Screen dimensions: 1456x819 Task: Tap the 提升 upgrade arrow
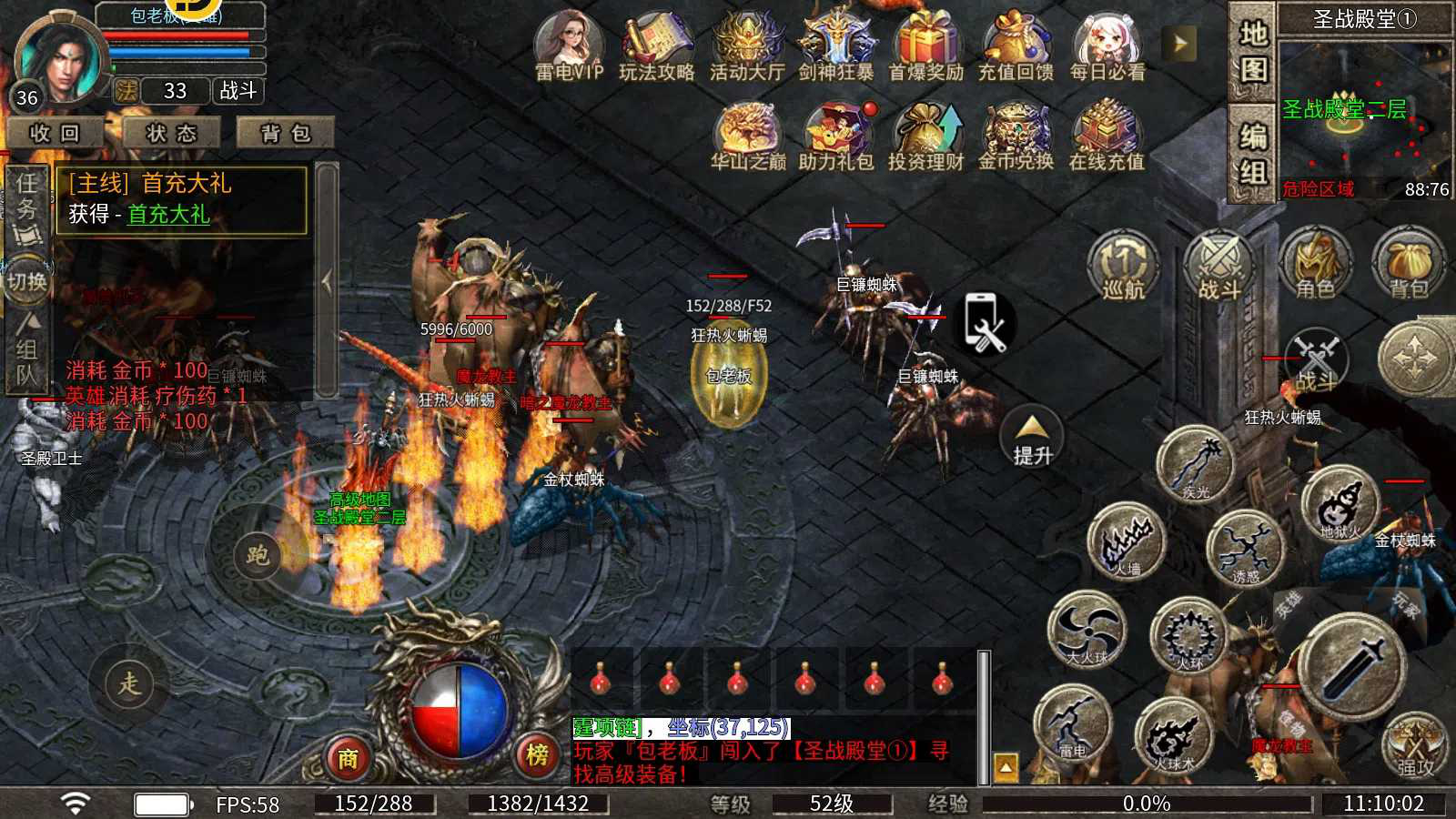[1032, 437]
